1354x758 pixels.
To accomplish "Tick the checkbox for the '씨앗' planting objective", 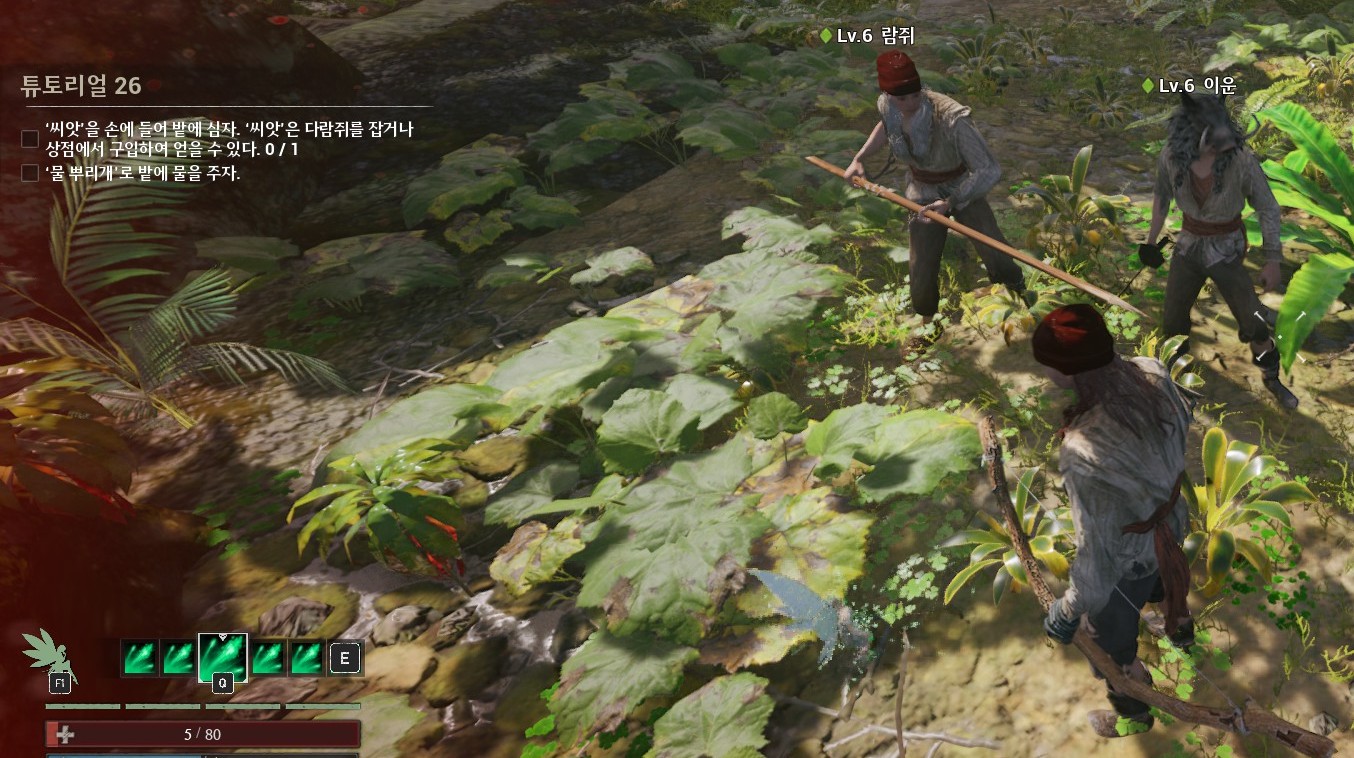I will pos(30,139).
